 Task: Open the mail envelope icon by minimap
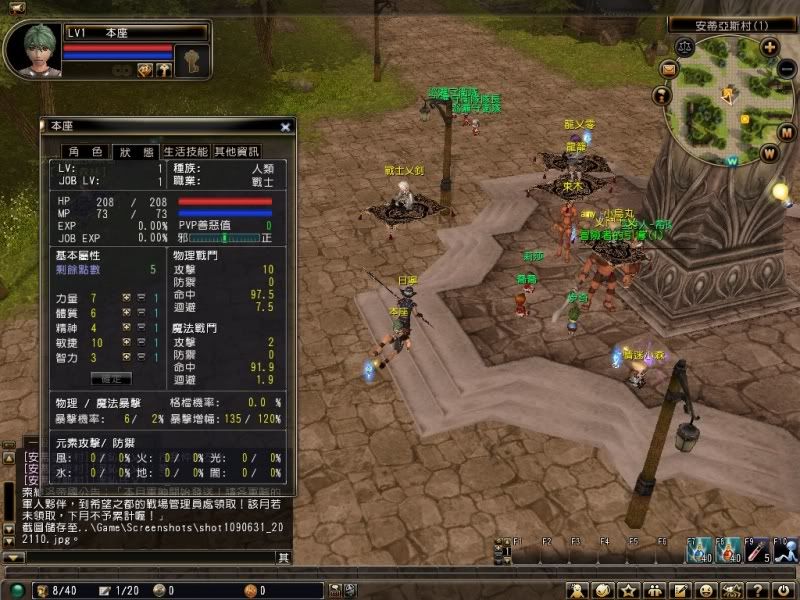point(669,69)
